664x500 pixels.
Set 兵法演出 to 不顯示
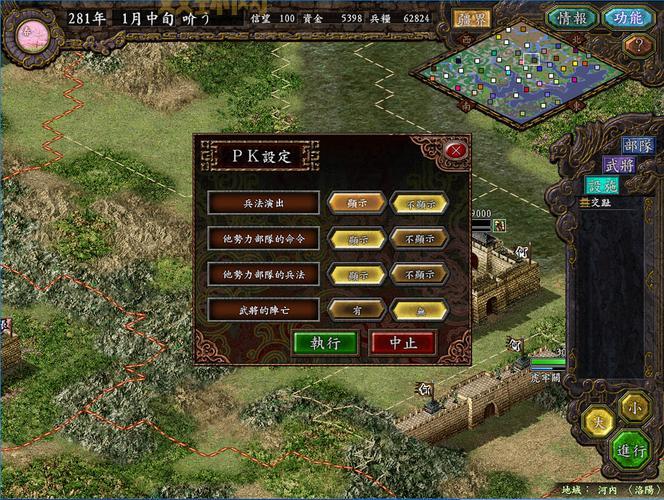point(419,203)
